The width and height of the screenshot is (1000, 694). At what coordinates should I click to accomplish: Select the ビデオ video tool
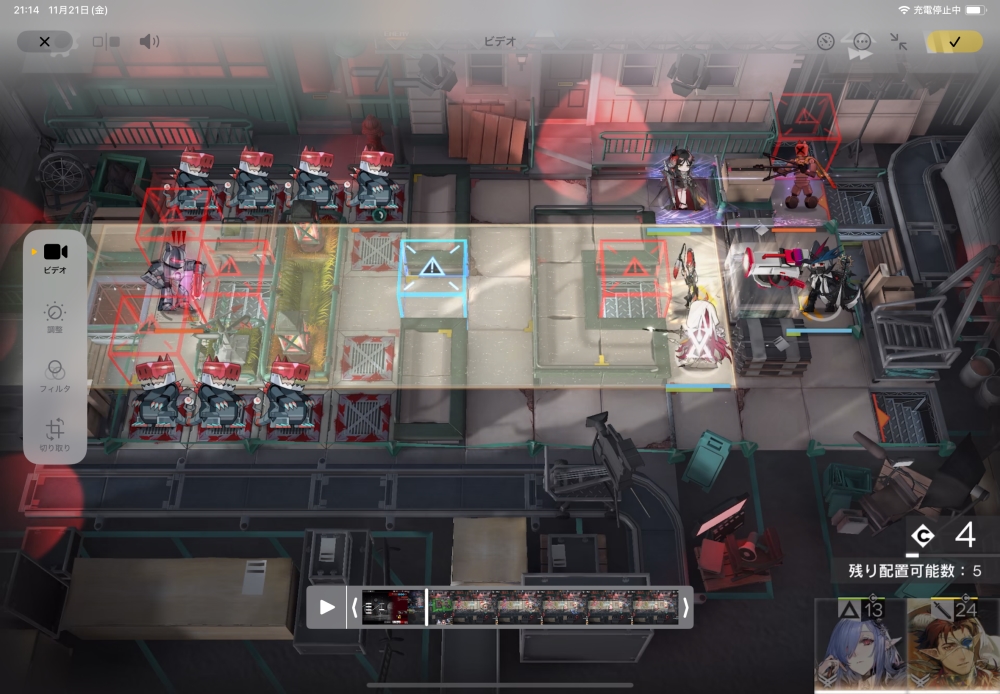(55, 257)
